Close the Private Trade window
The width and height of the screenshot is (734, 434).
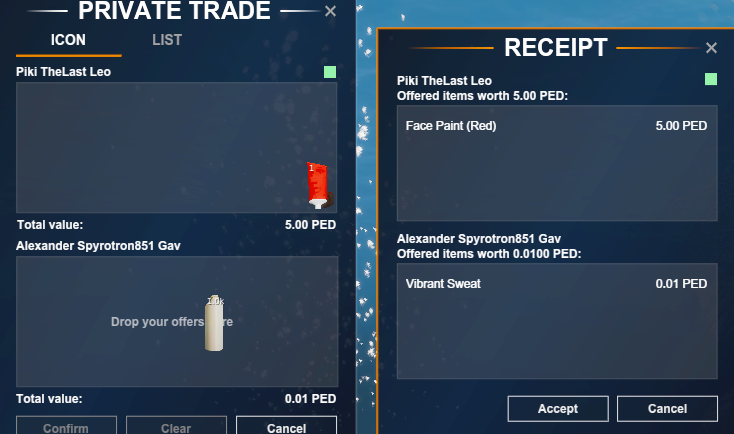point(331,12)
